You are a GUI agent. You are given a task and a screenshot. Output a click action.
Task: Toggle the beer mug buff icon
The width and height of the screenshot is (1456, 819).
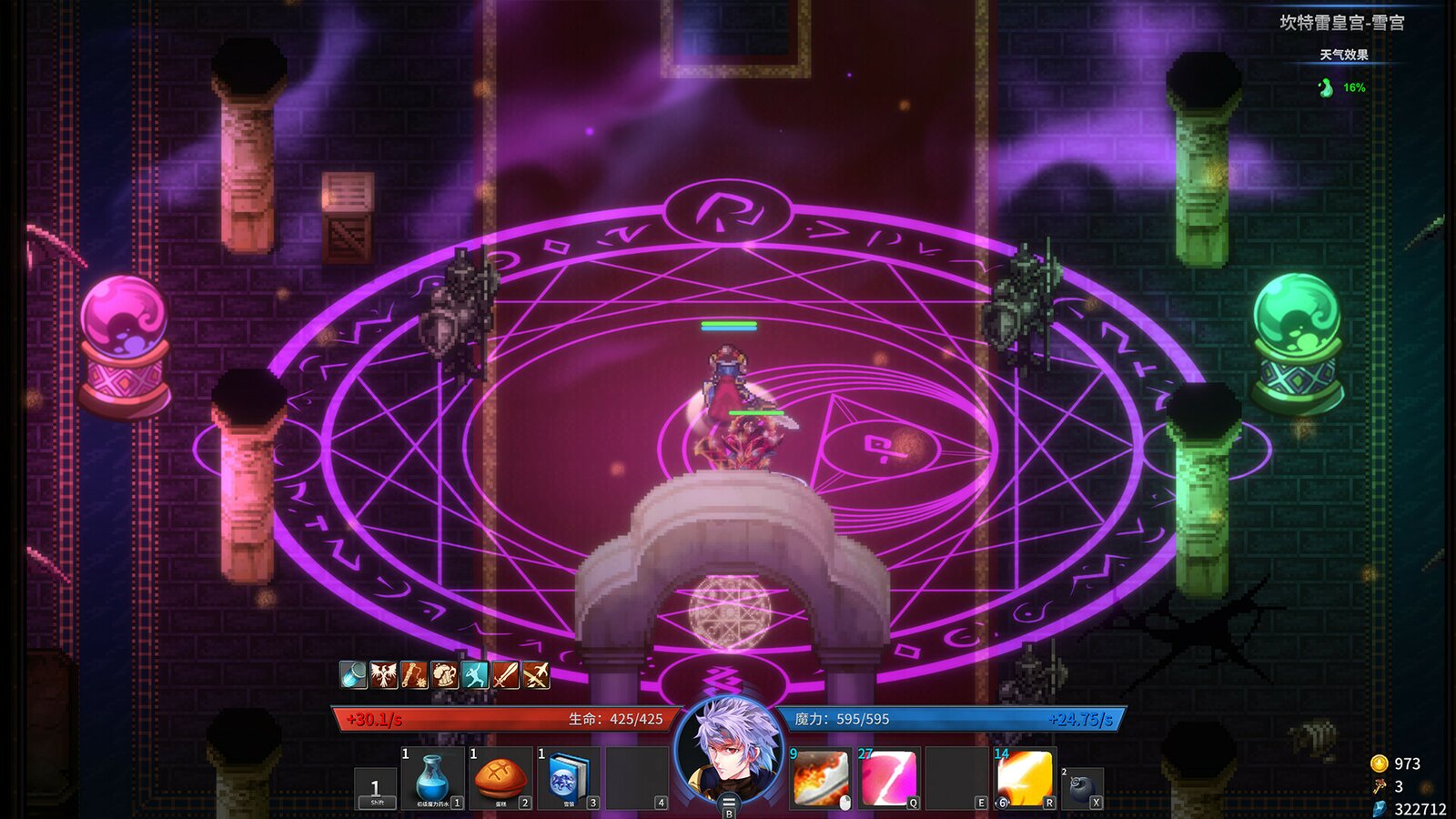[442, 673]
